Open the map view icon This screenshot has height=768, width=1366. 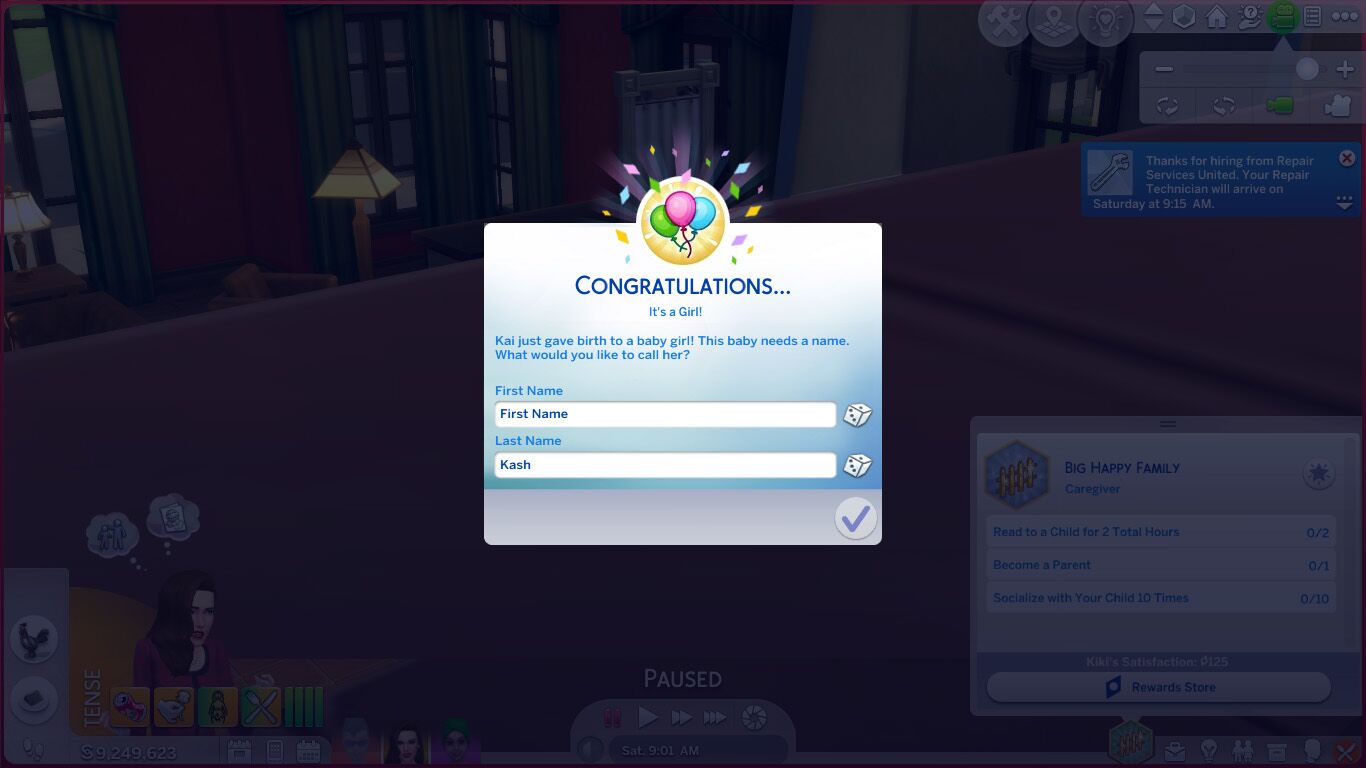coord(1053,19)
